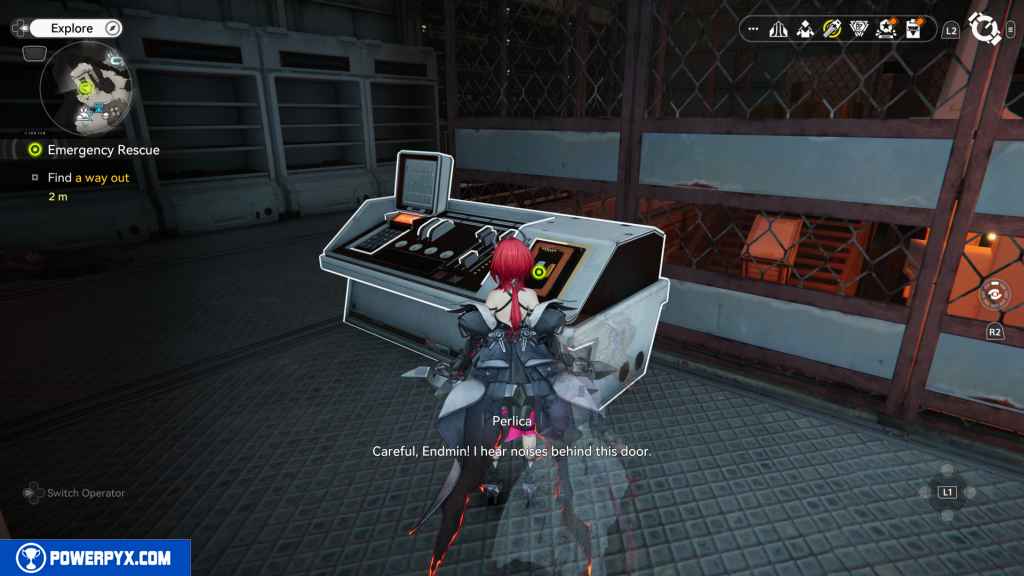
Task: Open the shield emblem icon in top bar
Action: coord(858,29)
